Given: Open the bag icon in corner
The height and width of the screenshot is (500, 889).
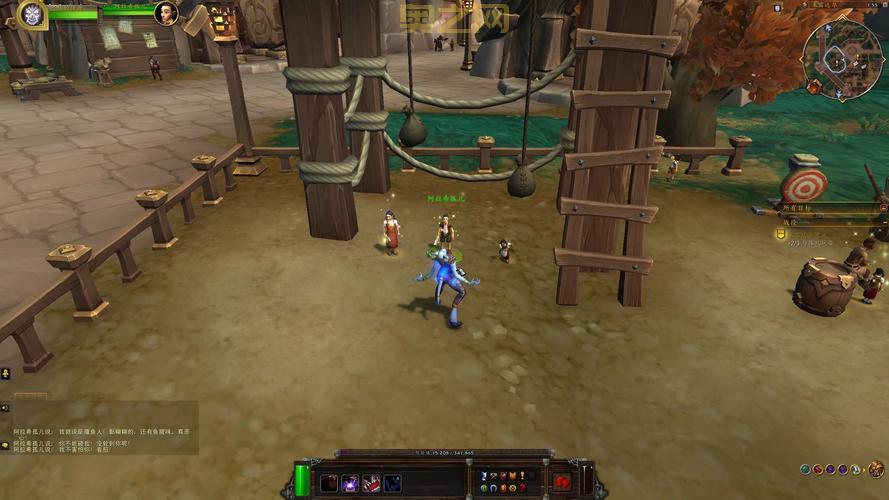Looking at the screenshot, I should (x=876, y=468).
